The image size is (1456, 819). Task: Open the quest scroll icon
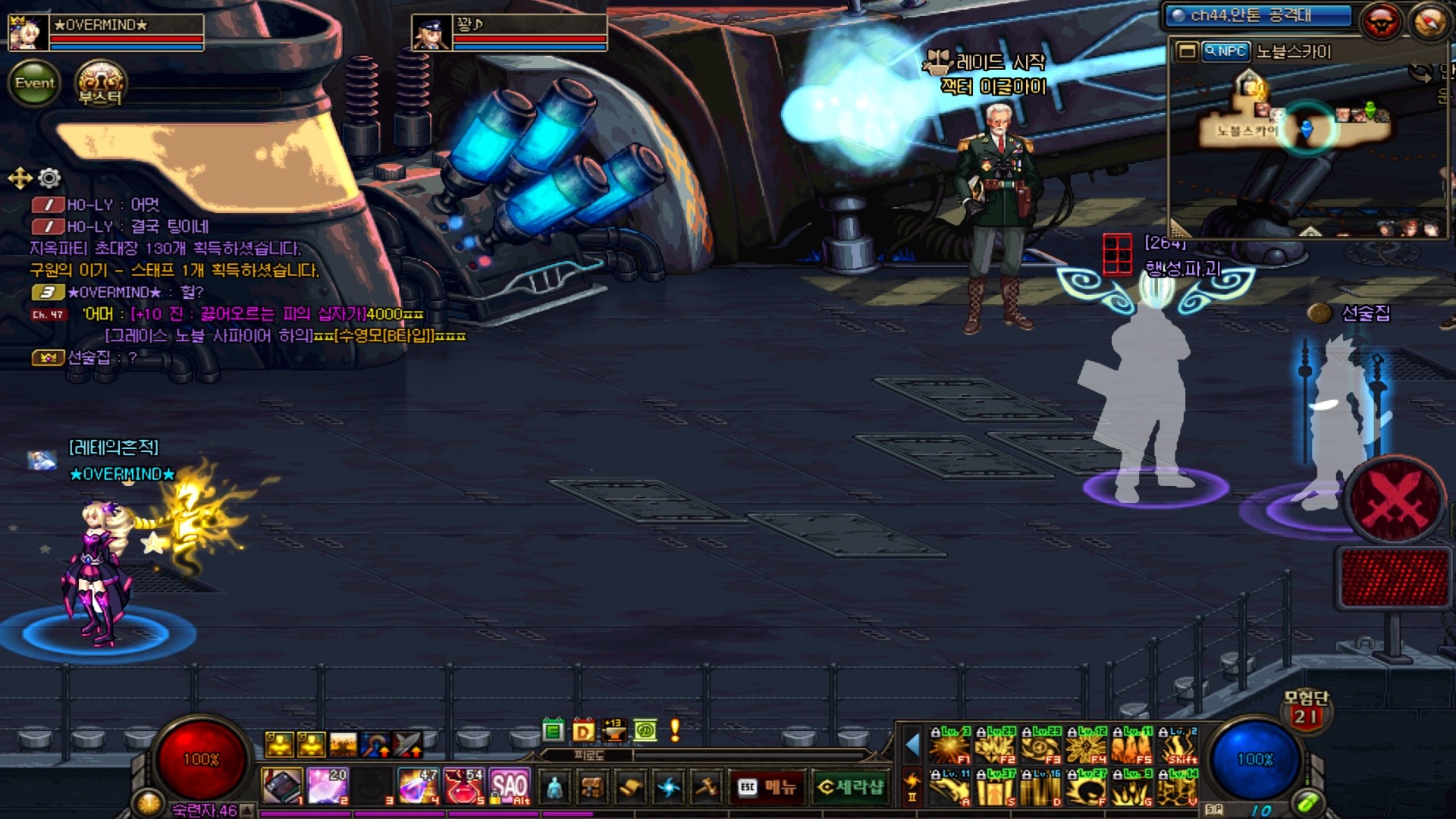click(x=630, y=788)
